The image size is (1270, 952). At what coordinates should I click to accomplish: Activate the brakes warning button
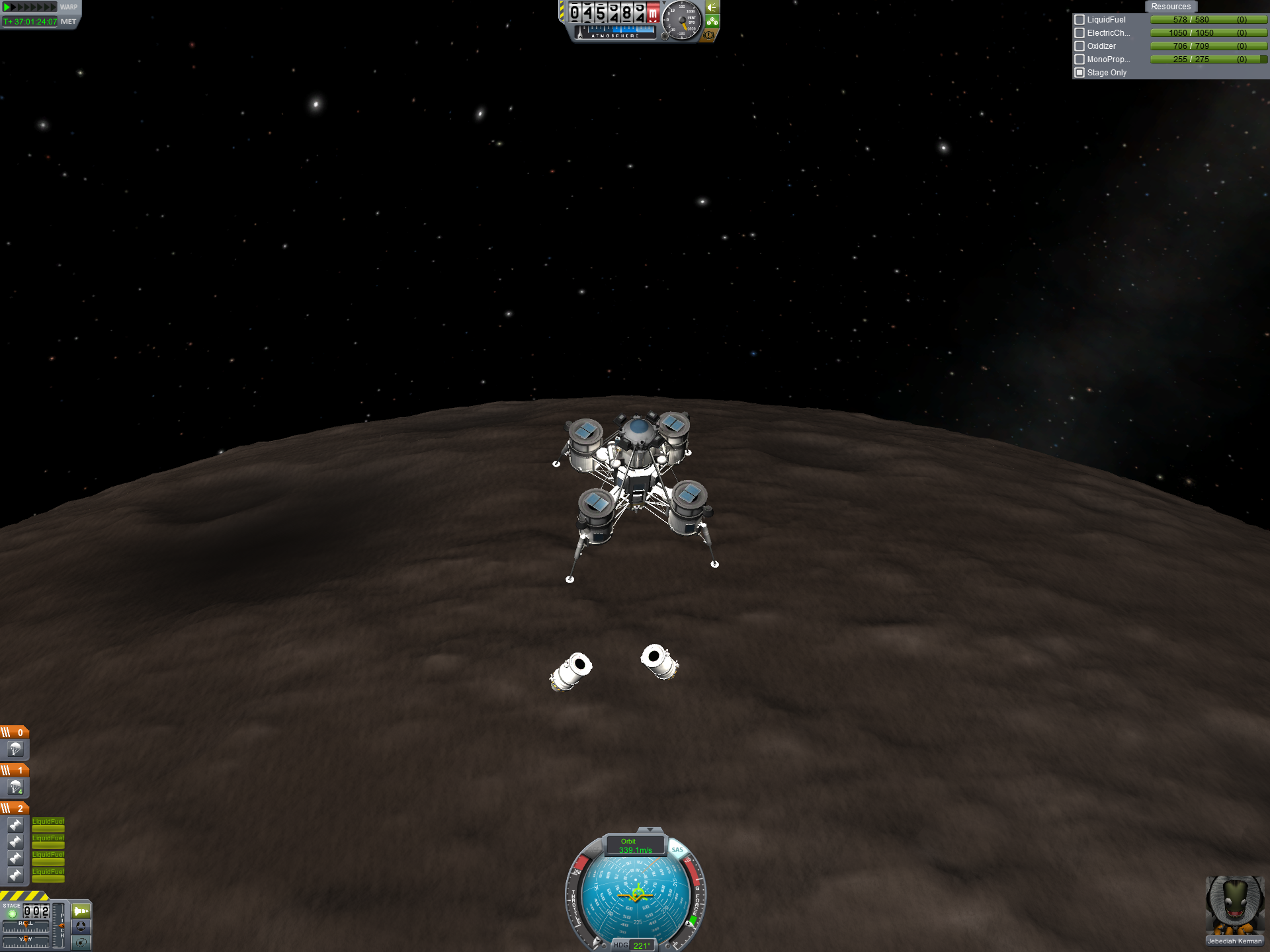pos(709,35)
